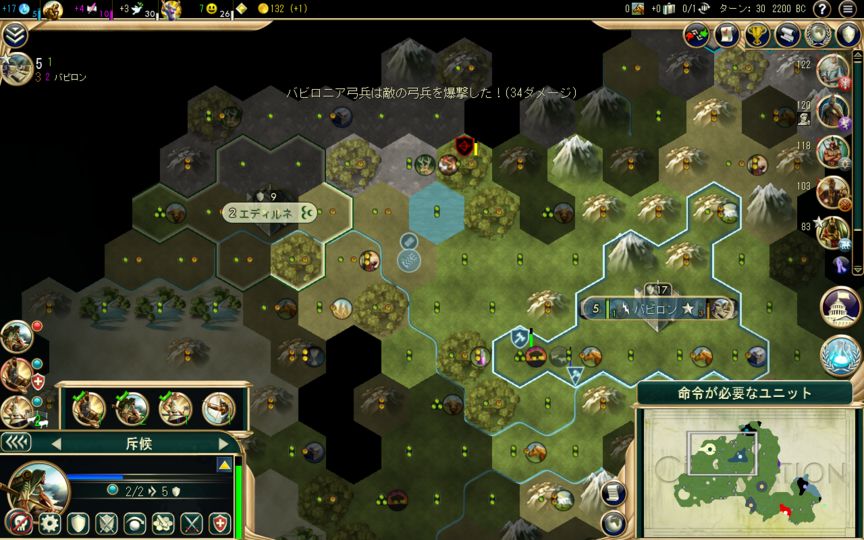
Task: Open the military overview shield icon
Action: (848, 35)
